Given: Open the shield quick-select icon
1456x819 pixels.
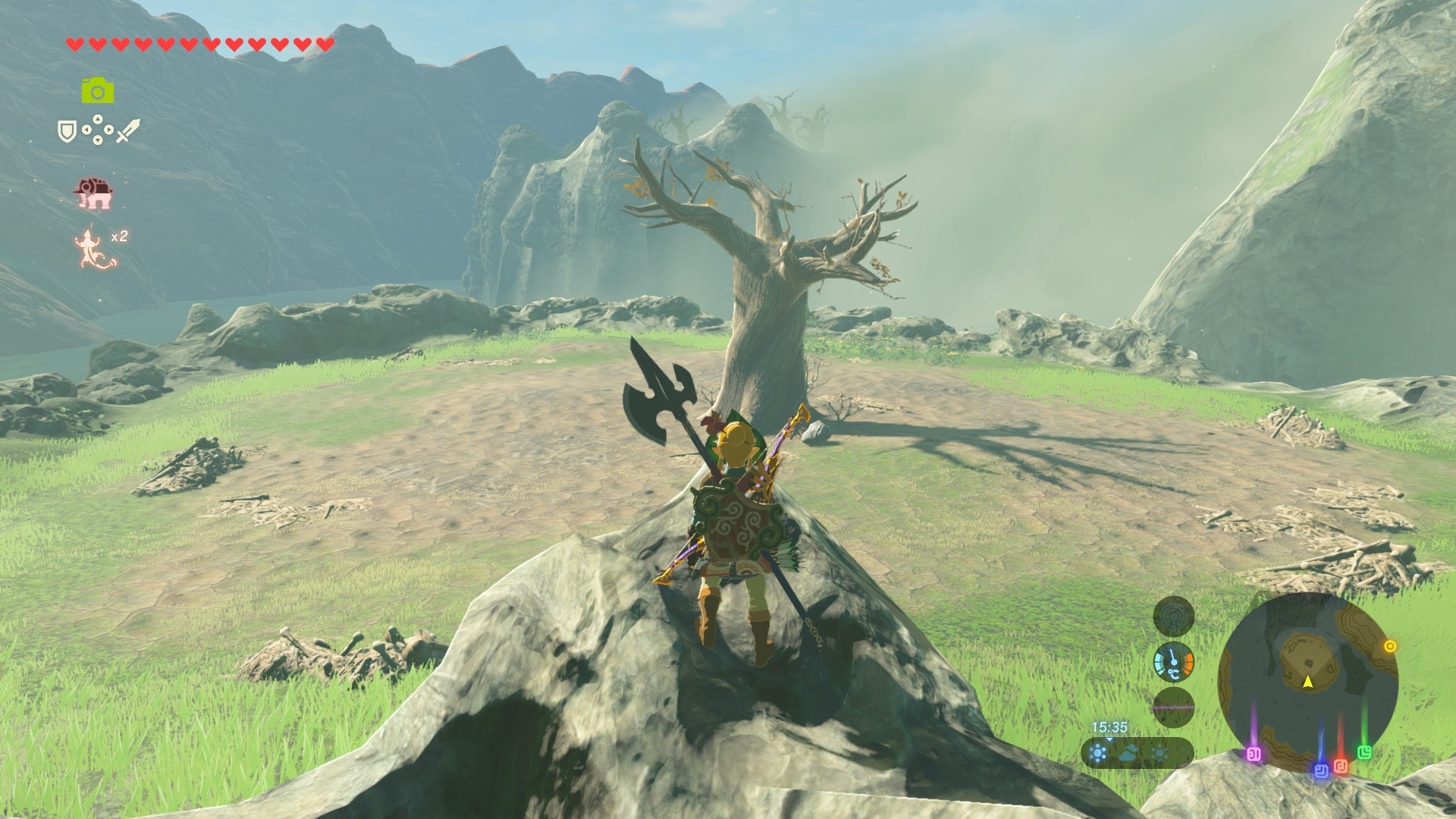Looking at the screenshot, I should click(x=67, y=131).
